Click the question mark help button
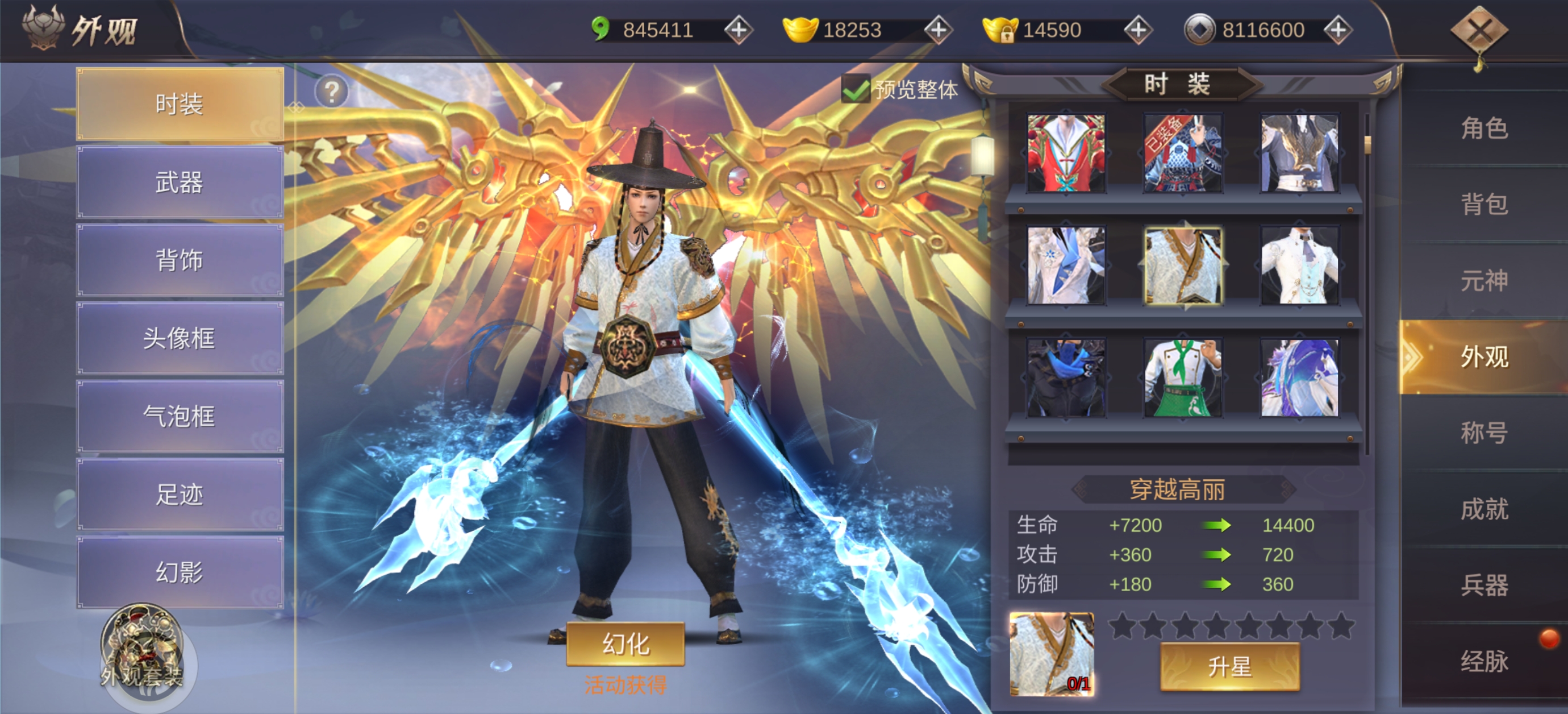 [332, 92]
